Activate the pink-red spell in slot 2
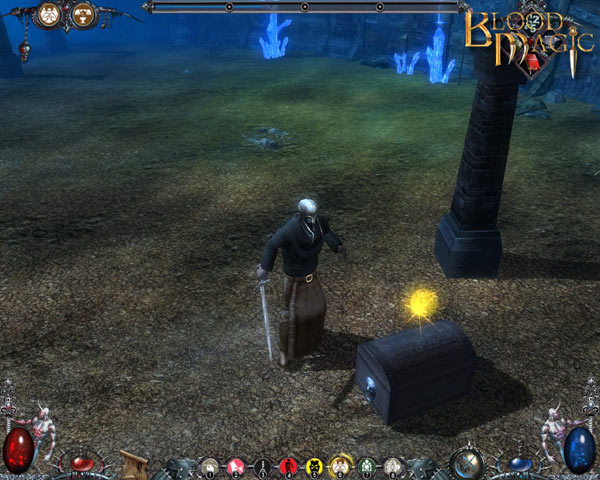The width and height of the screenshot is (600, 480). point(236,465)
